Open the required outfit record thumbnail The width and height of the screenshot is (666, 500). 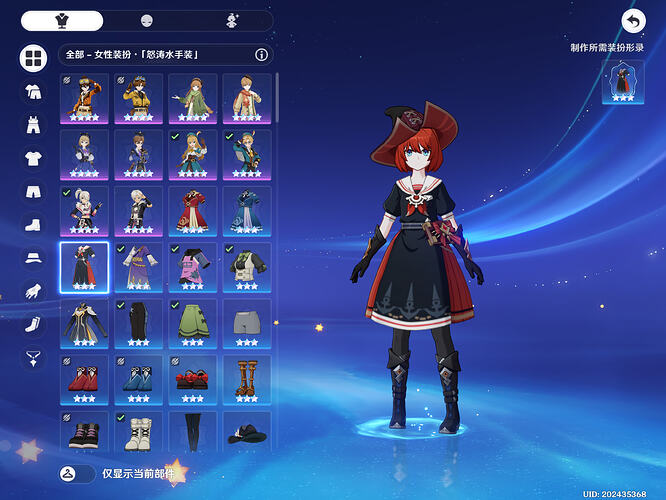click(622, 82)
